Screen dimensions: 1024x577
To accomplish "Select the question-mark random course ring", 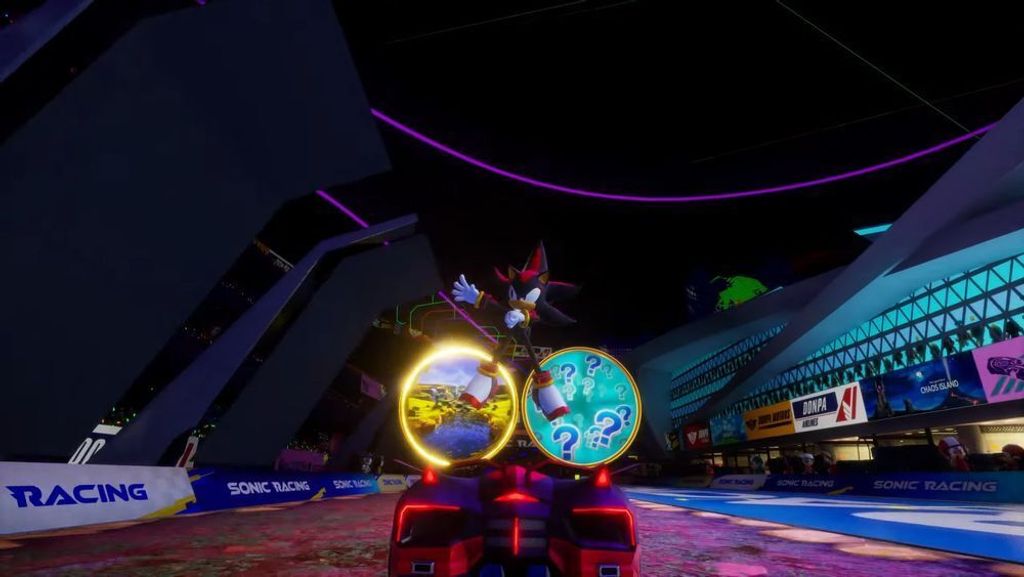I will 581,407.
